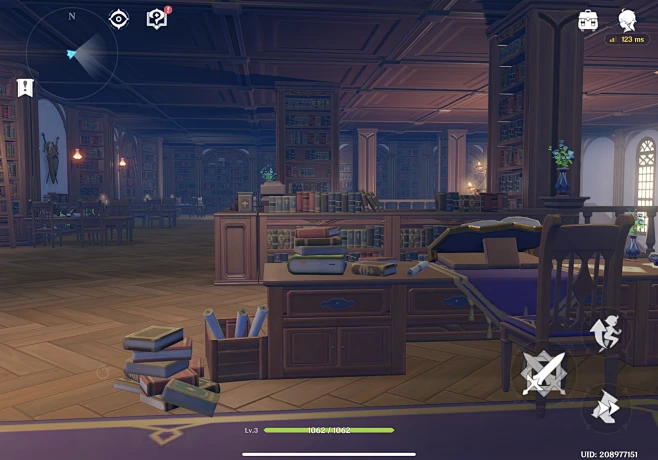
Task: Activate the eye-shaped Elemental Sight icon
Action: pyautogui.click(x=119, y=19)
